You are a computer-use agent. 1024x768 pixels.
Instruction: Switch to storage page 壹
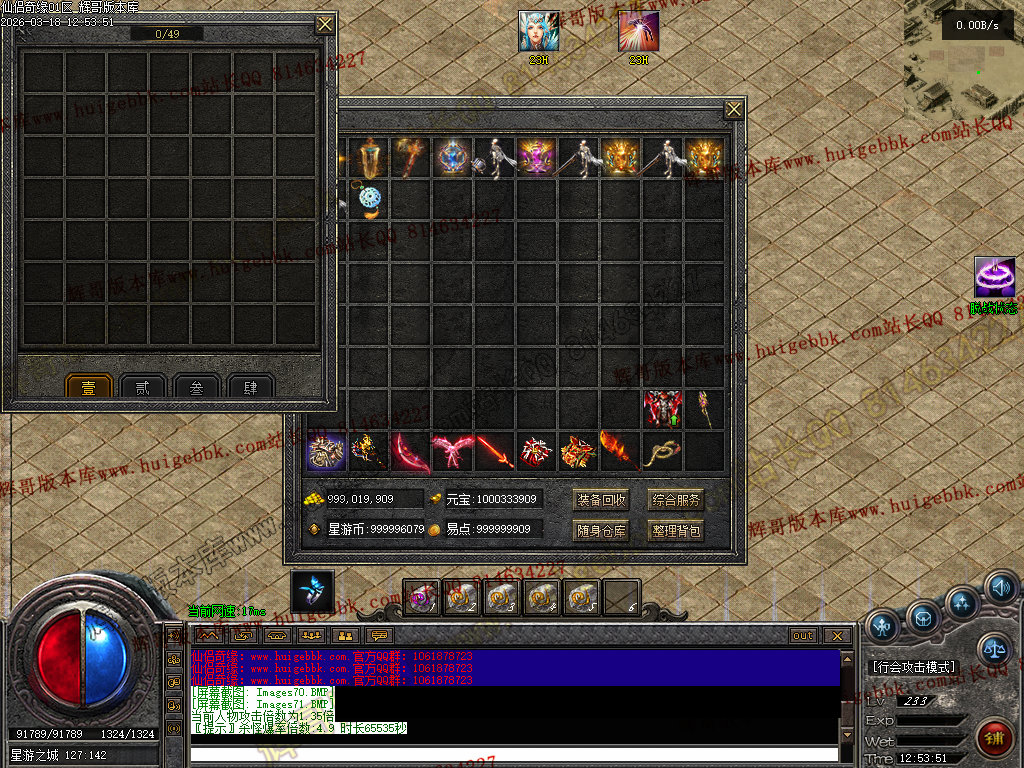tap(89, 387)
